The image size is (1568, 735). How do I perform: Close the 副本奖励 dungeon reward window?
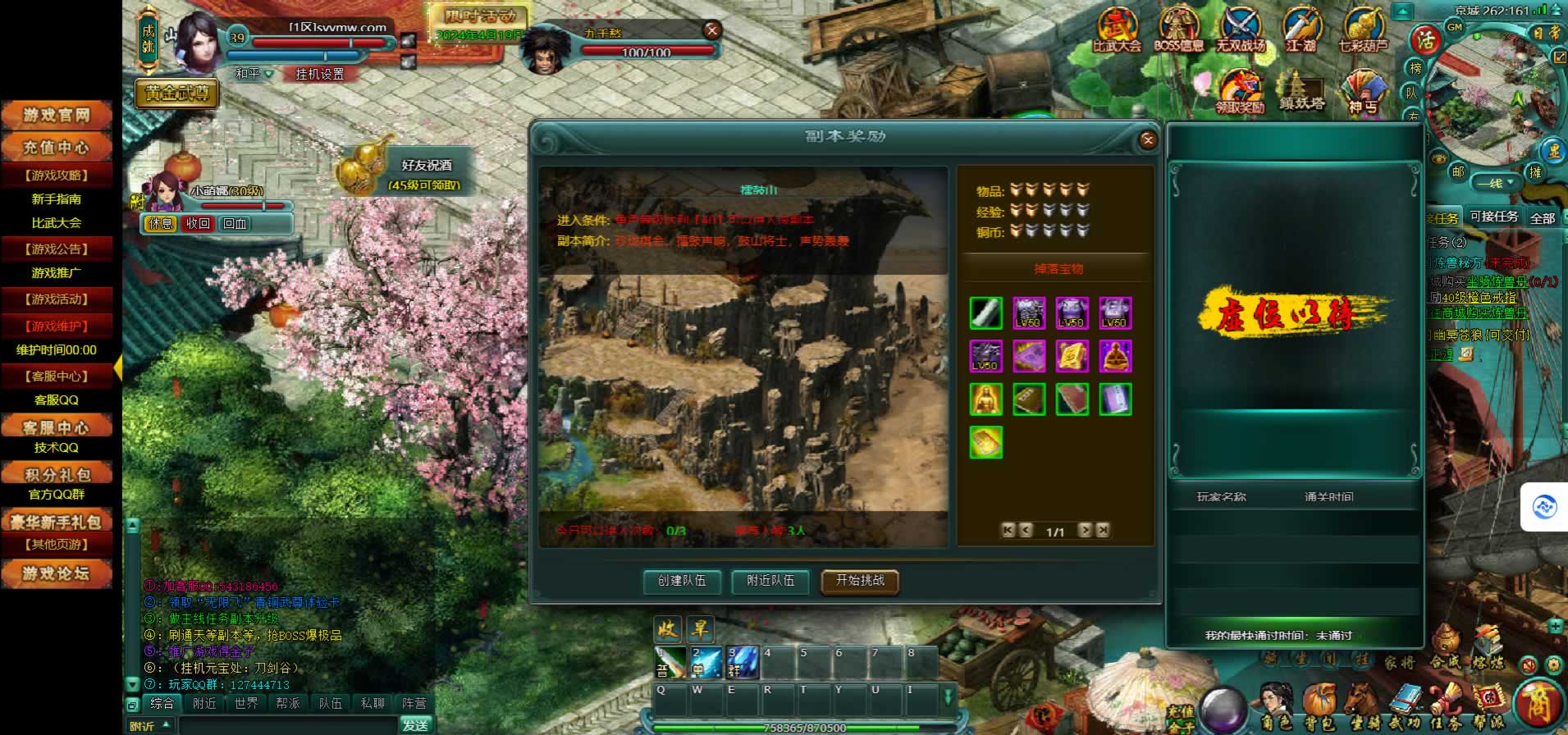(x=1148, y=140)
